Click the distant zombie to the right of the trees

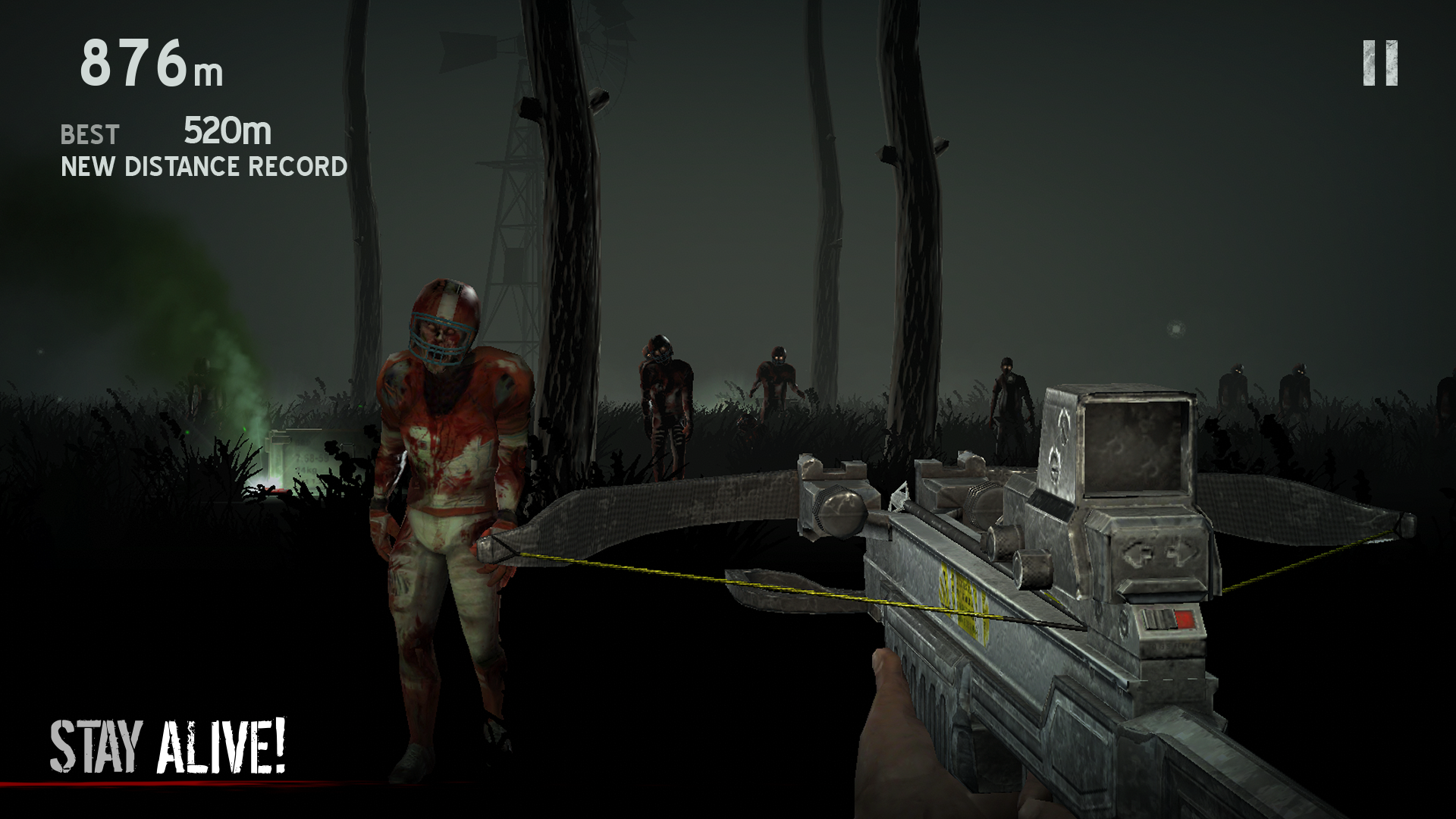point(1009,402)
